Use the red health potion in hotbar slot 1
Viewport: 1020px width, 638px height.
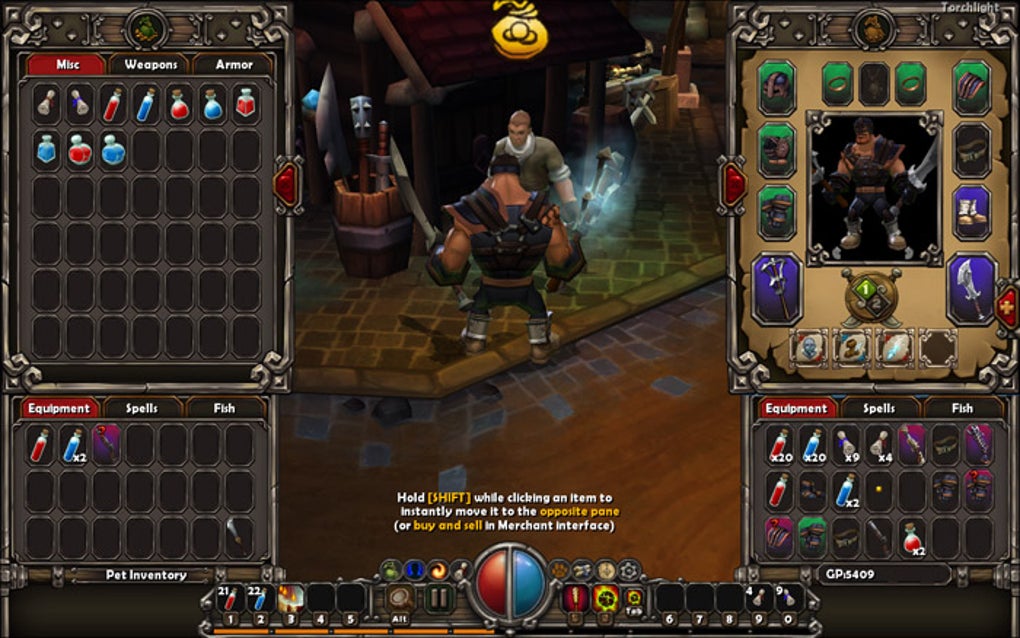click(231, 600)
